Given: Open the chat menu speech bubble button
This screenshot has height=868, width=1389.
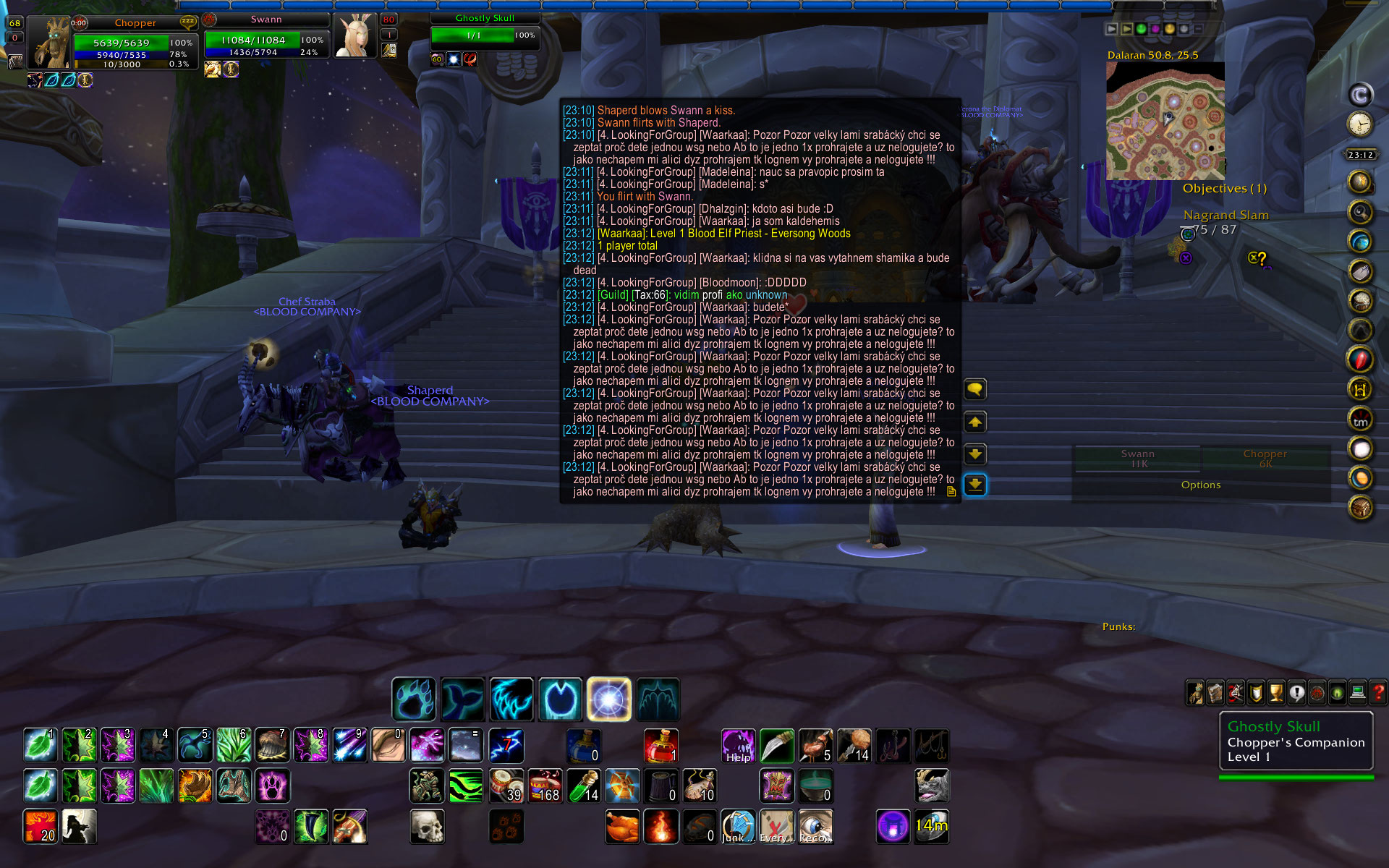Looking at the screenshot, I should coord(975,390).
